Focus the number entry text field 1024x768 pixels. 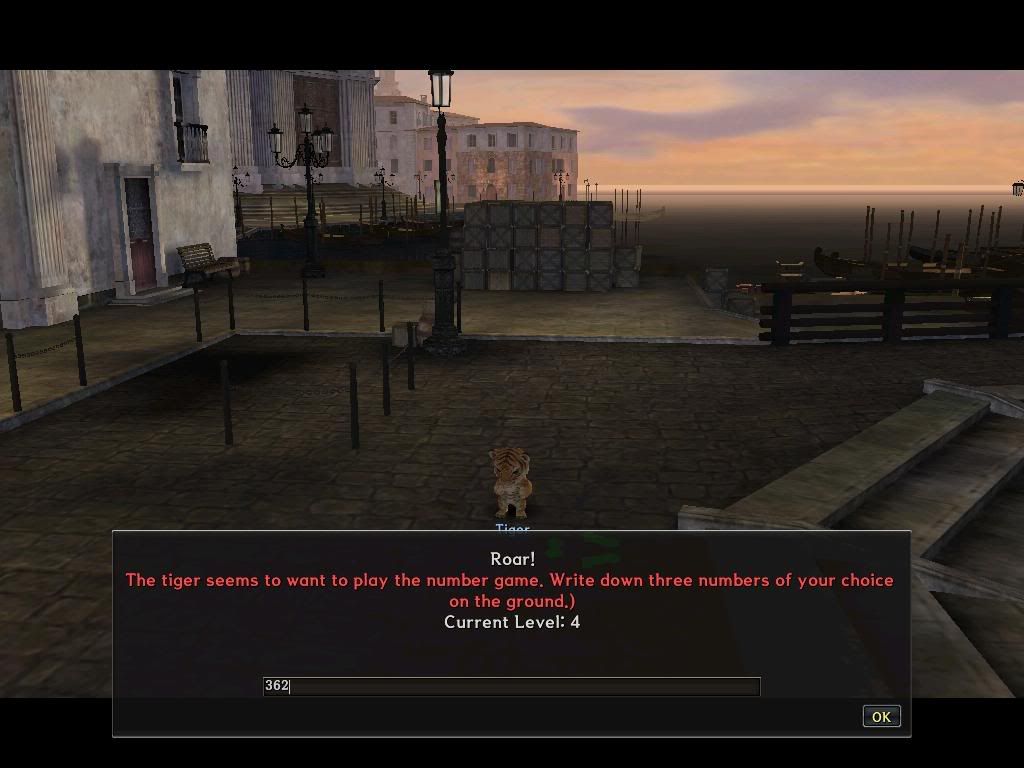pos(511,686)
